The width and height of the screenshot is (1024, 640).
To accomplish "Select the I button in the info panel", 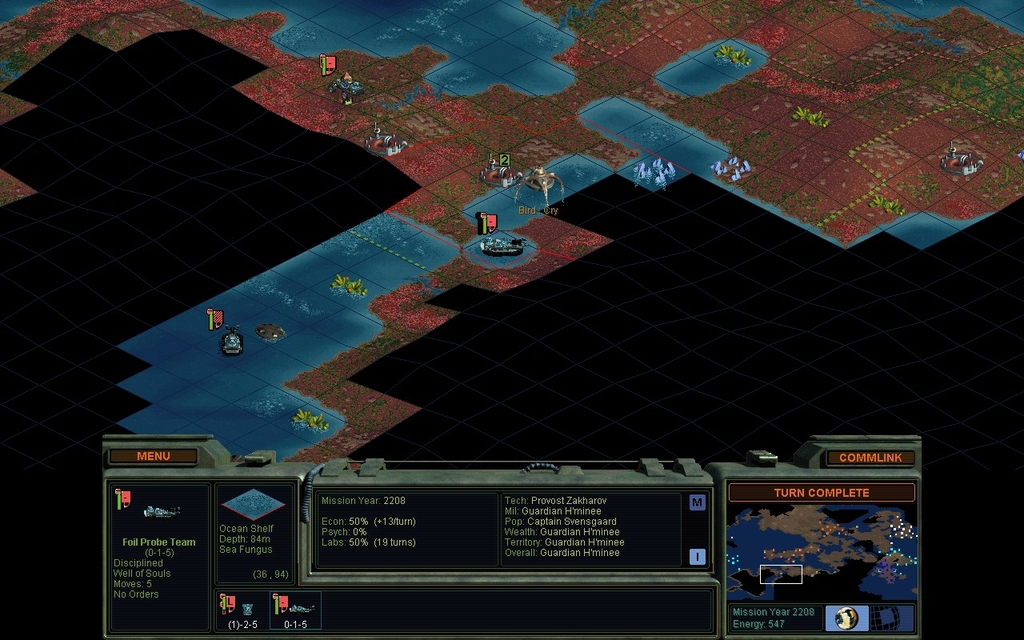I will (697, 556).
